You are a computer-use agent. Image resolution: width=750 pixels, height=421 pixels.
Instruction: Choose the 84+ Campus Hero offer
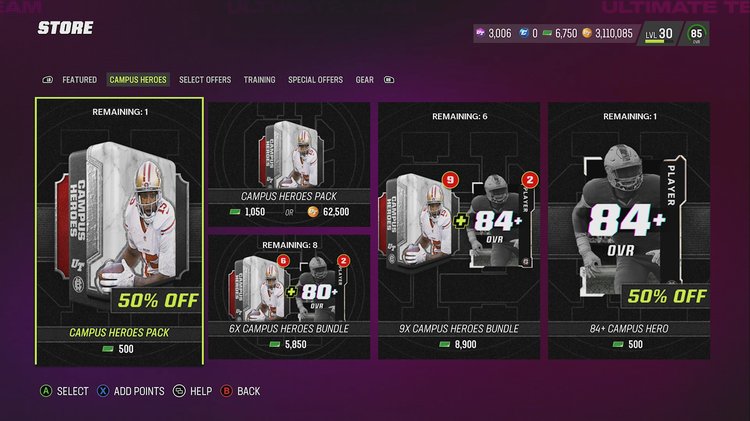[x=628, y=230]
